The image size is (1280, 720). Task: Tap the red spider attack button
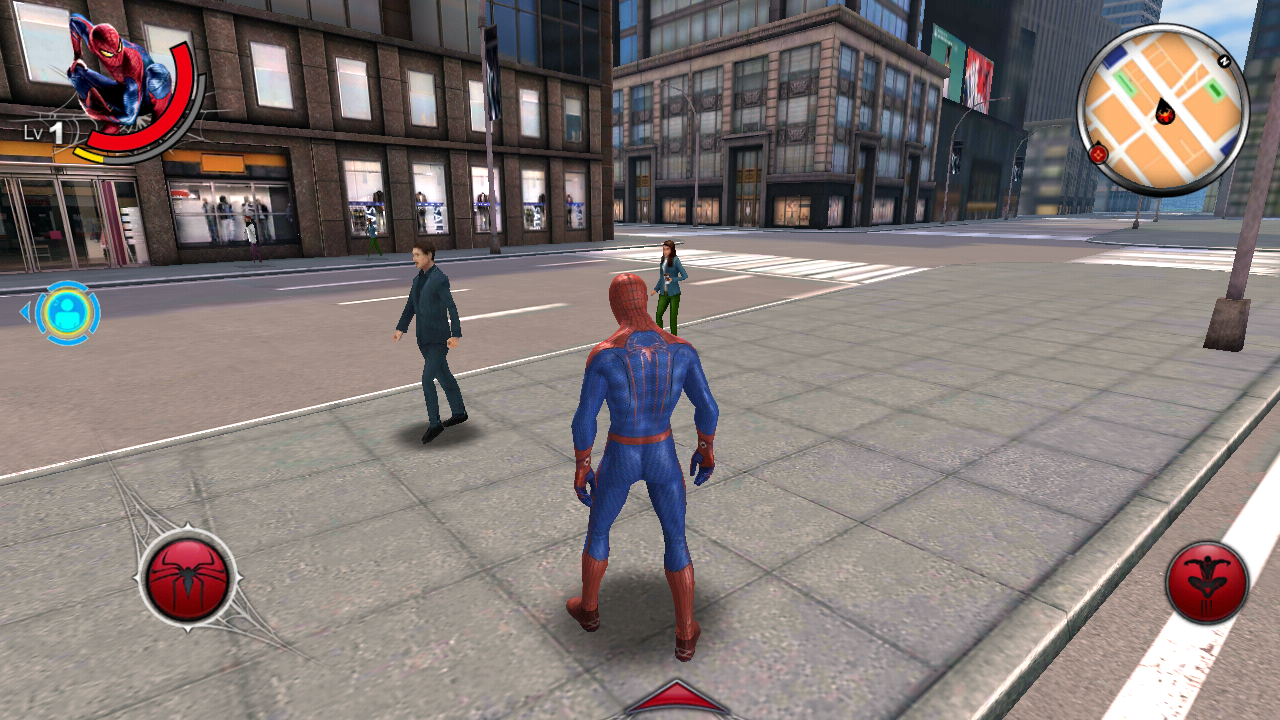(x=188, y=578)
